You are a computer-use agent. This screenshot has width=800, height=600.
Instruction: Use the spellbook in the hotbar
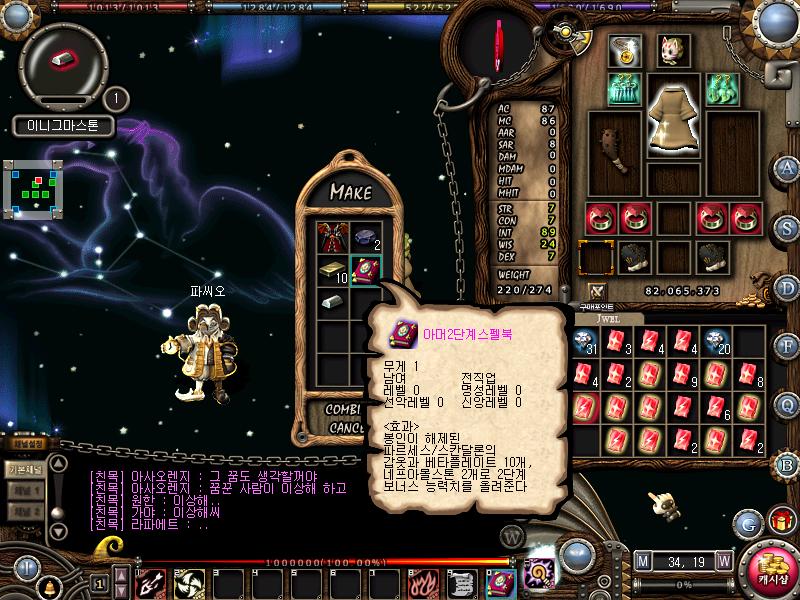click(500, 583)
